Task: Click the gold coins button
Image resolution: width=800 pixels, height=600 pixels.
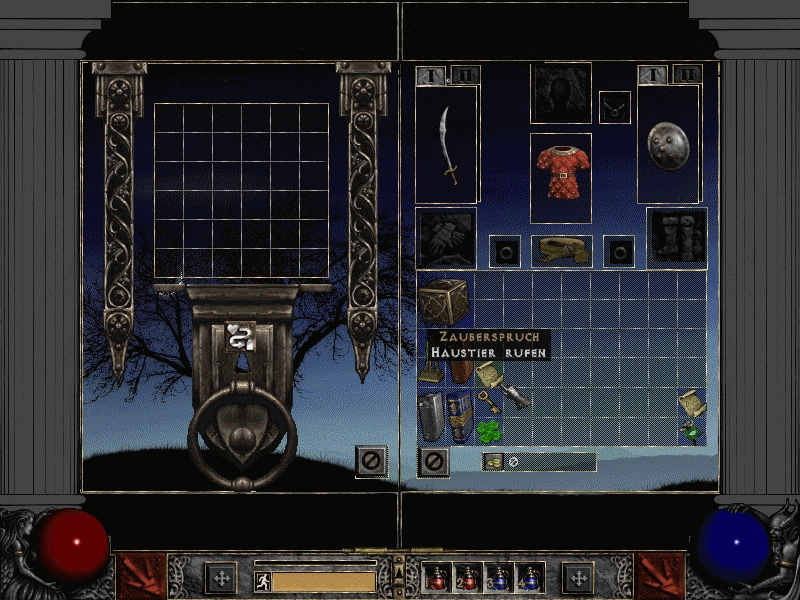Action: (x=493, y=461)
